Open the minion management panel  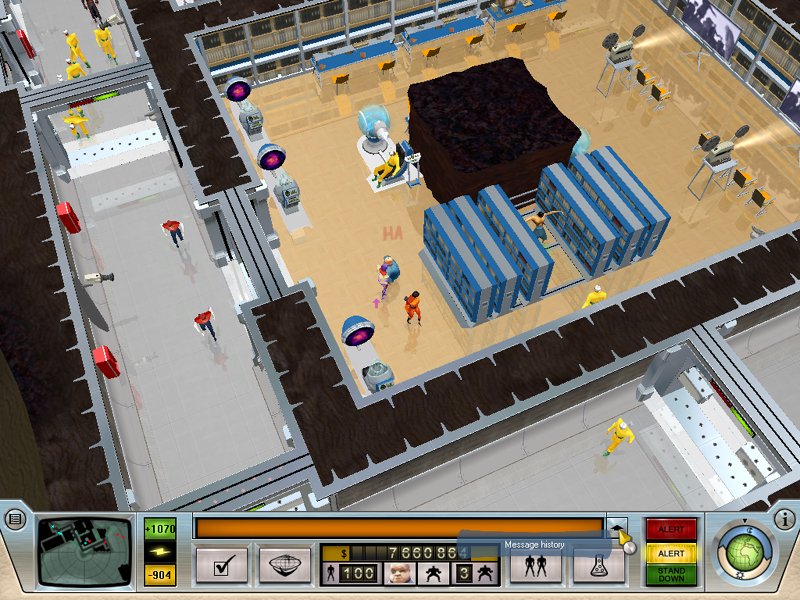[x=535, y=565]
